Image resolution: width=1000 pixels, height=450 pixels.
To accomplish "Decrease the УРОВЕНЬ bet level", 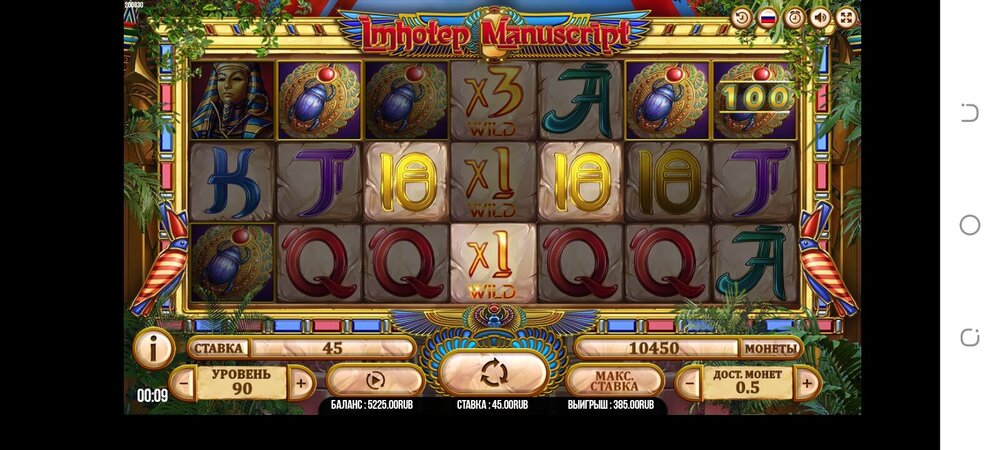I will pos(183,382).
